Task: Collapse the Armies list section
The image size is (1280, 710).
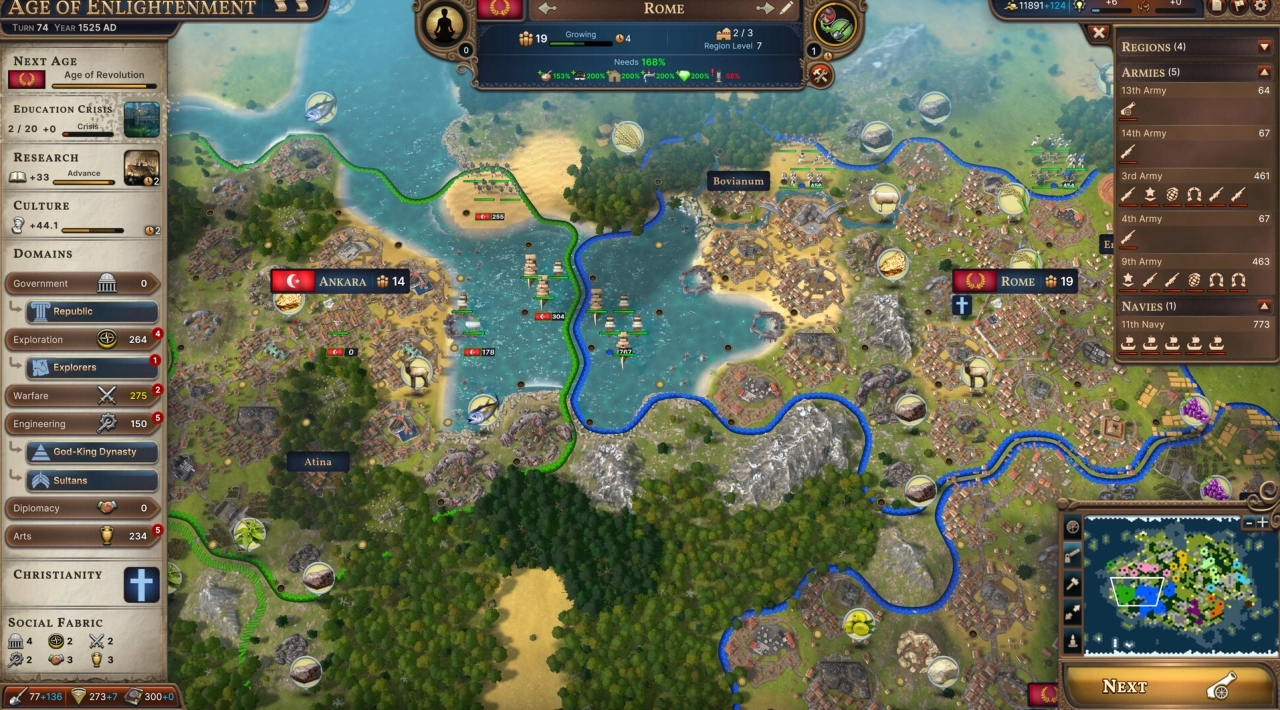Action: pyautogui.click(x=1265, y=72)
